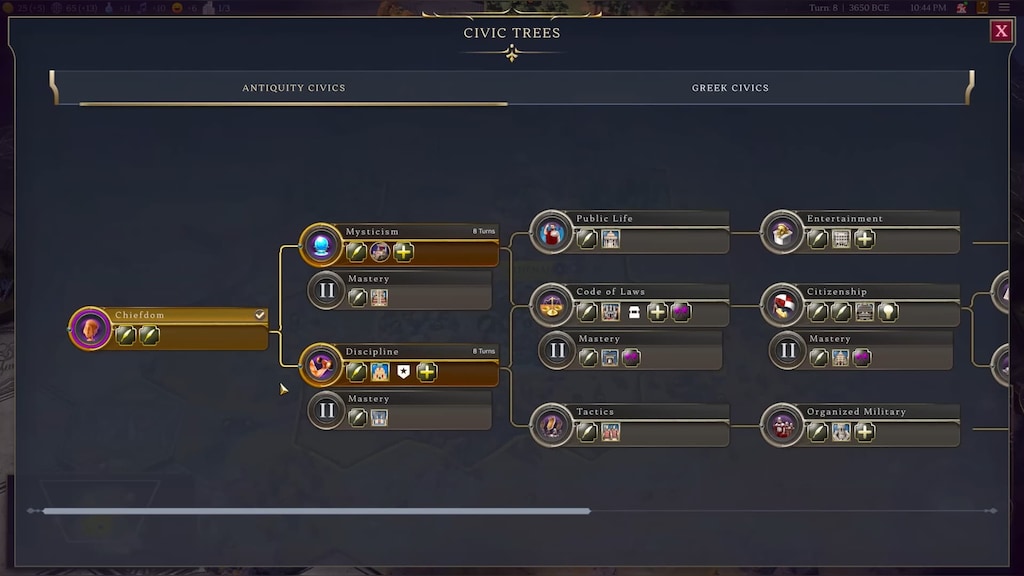Open the Mastery node under Code of Laws

(631, 351)
